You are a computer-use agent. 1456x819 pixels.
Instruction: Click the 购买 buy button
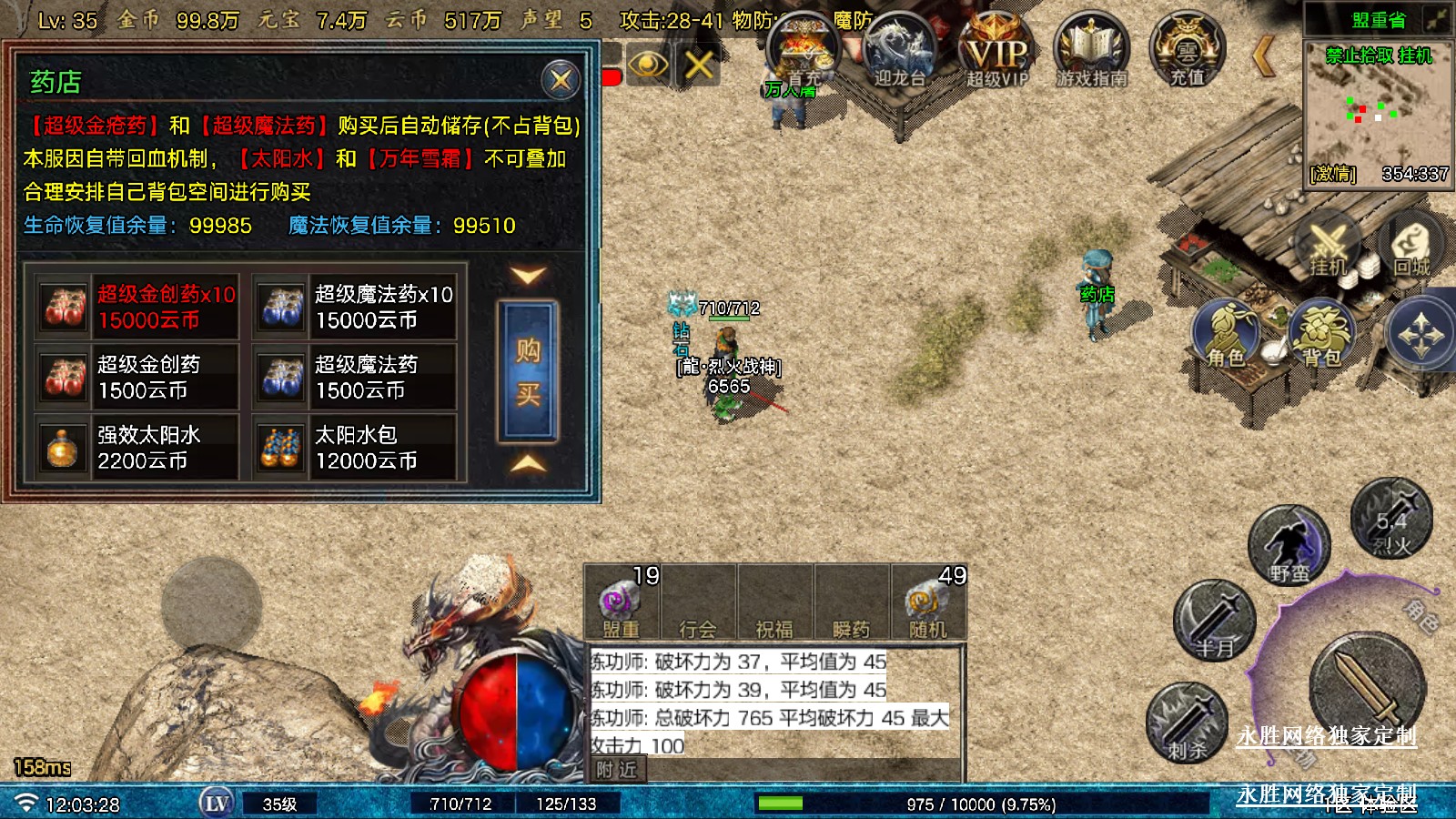(x=528, y=371)
